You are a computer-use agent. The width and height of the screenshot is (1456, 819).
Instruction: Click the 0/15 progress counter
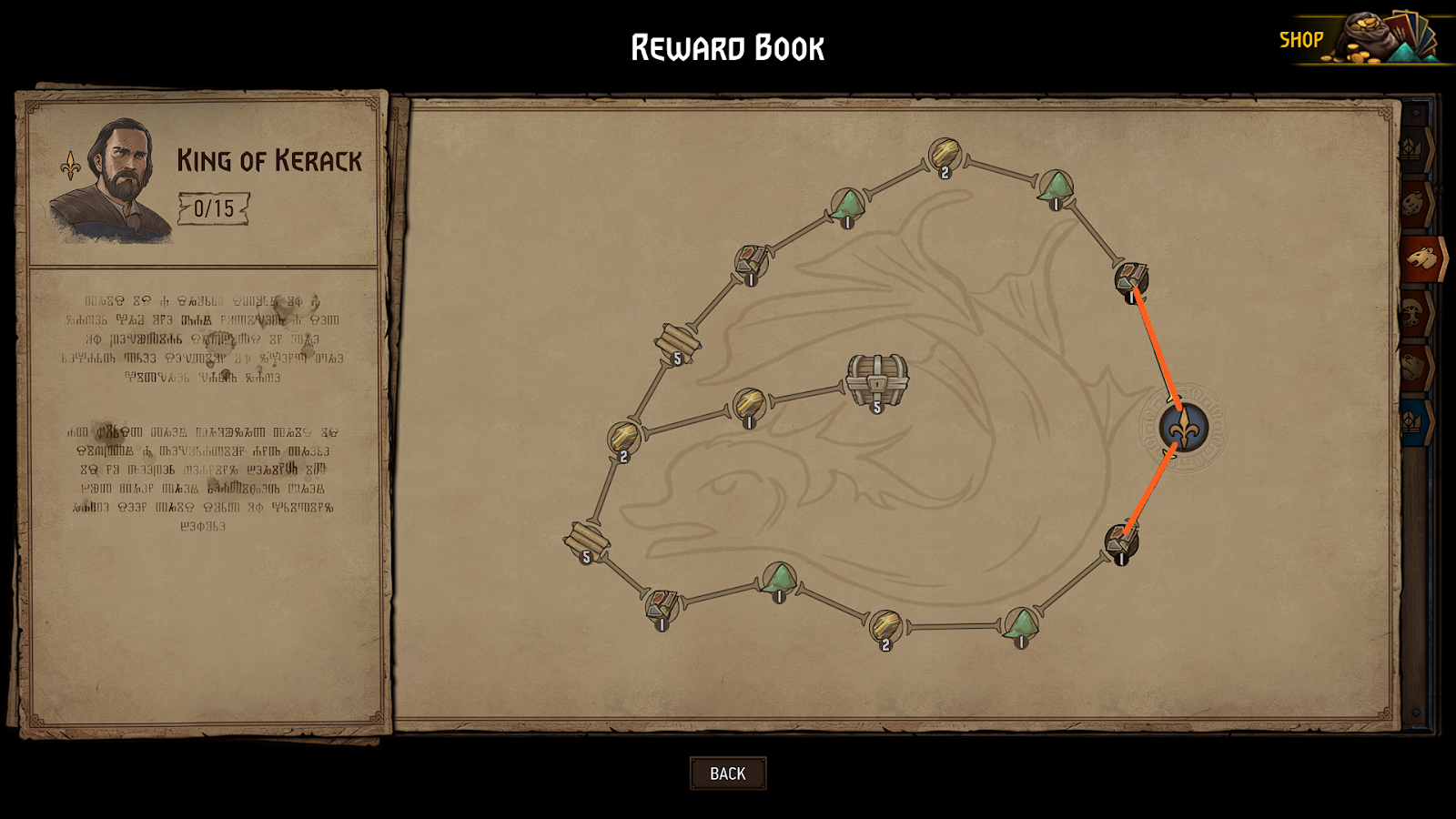point(214,207)
